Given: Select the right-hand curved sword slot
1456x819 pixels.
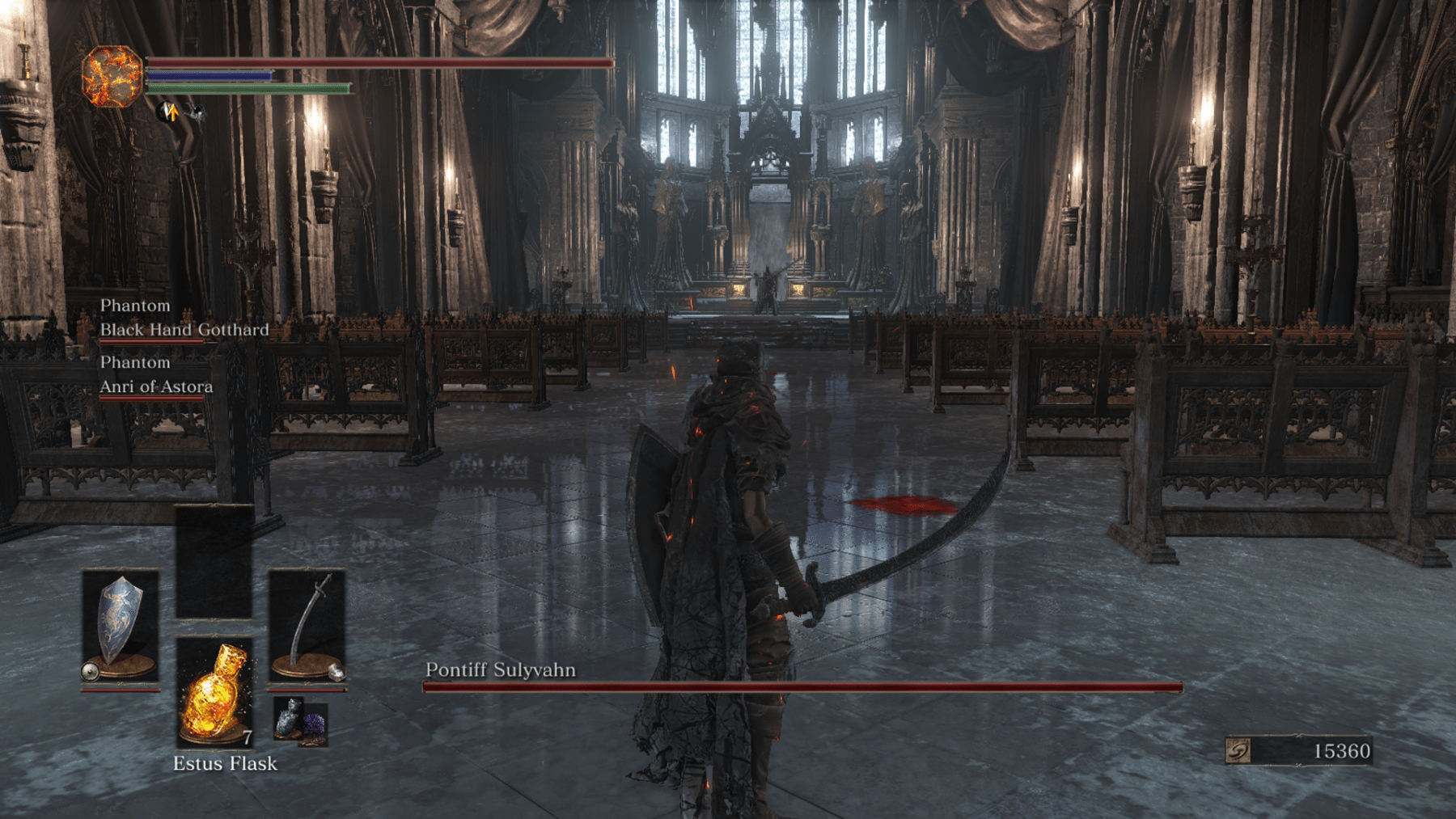Looking at the screenshot, I should point(307,627).
